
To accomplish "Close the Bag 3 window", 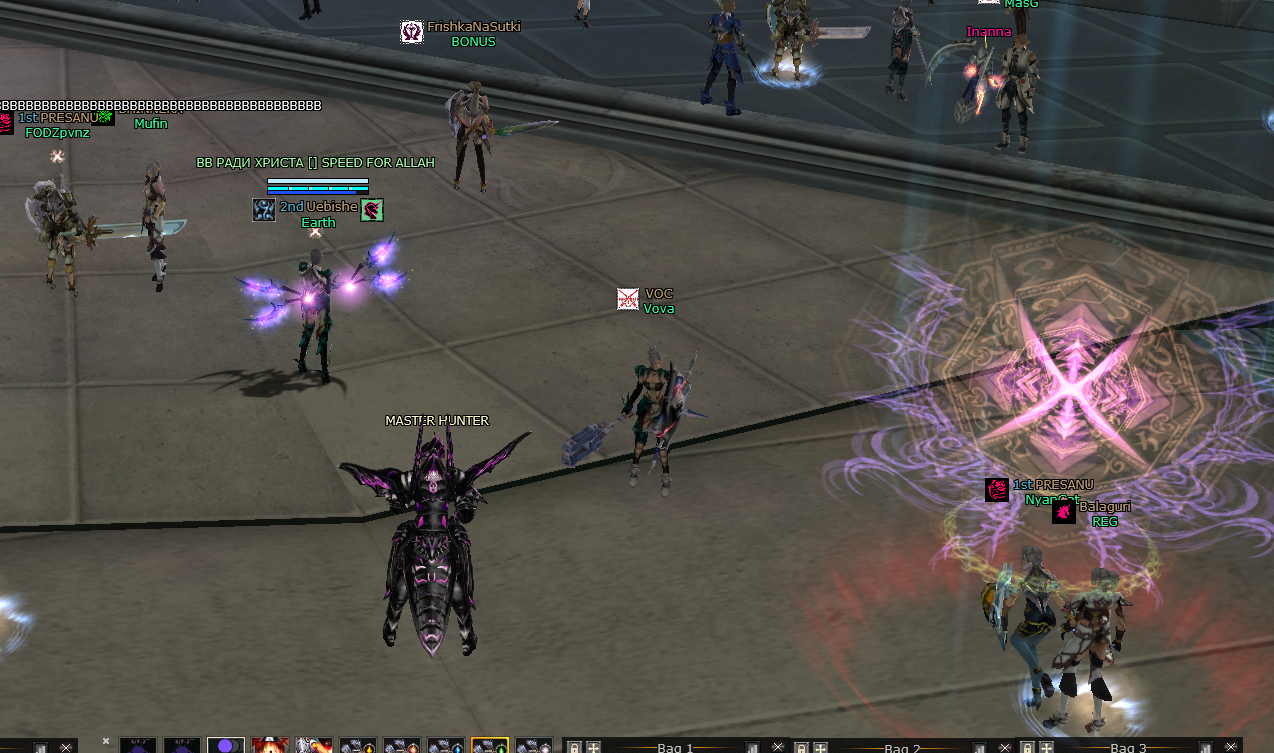I will (x=1231, y=747).
